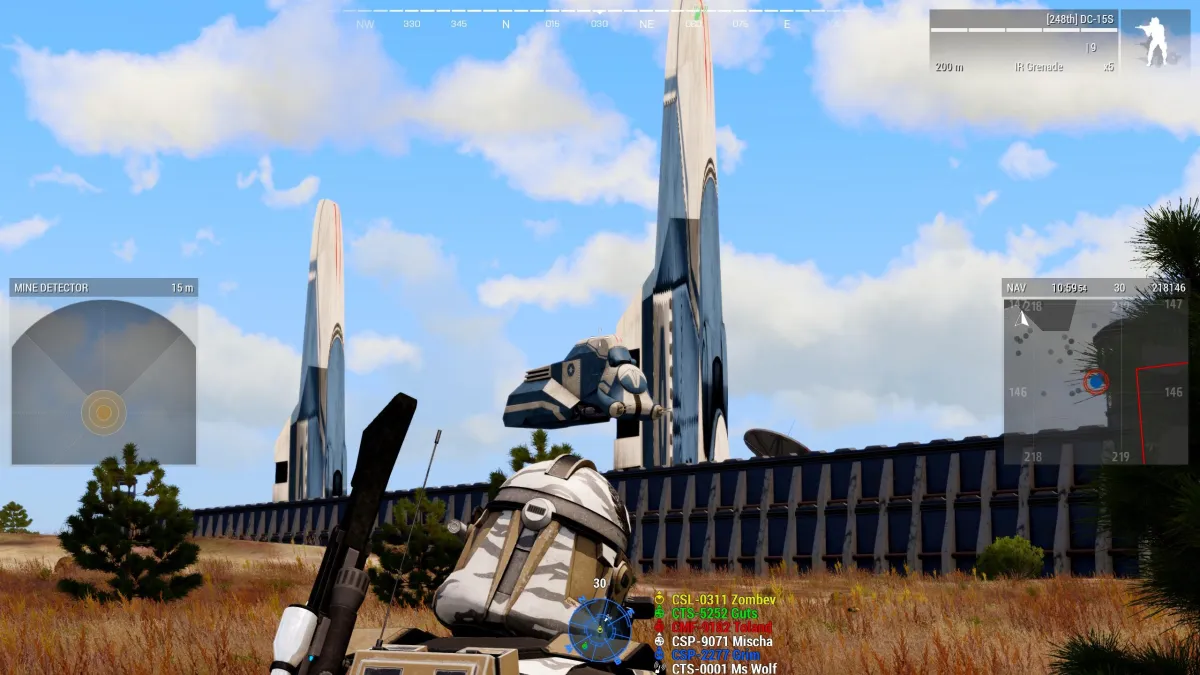Click the blue circular squad radar
This screenshot has width=1200, height=675.
click(x=599, y=628)
